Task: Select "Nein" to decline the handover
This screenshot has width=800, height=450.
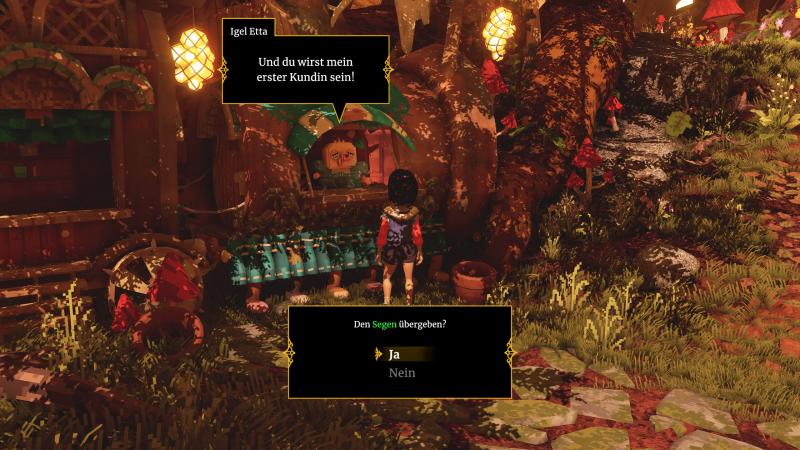Action: pyautogui.click(x=401, y=373)
